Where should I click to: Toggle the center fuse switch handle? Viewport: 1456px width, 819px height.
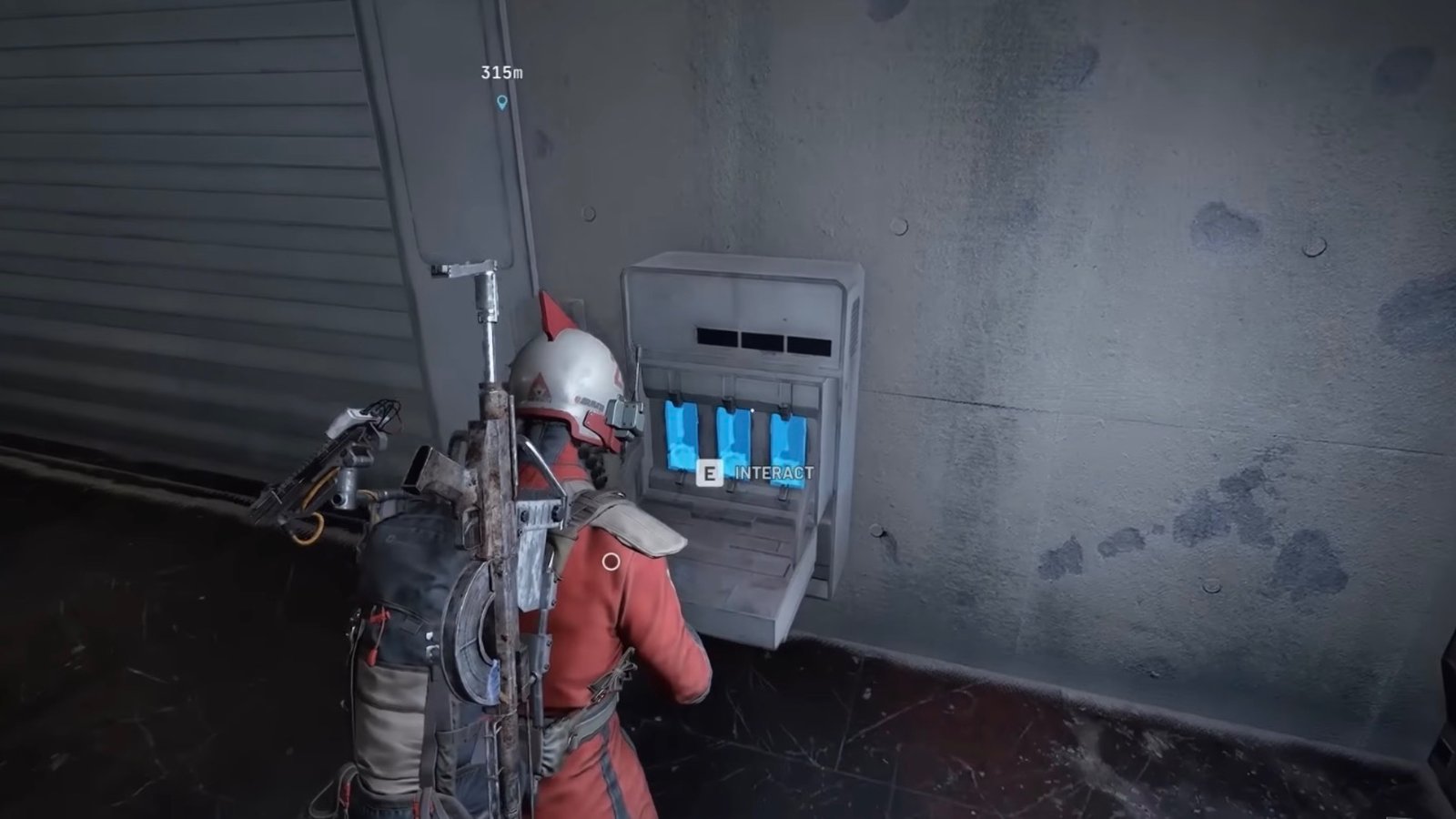click(728, 403)
